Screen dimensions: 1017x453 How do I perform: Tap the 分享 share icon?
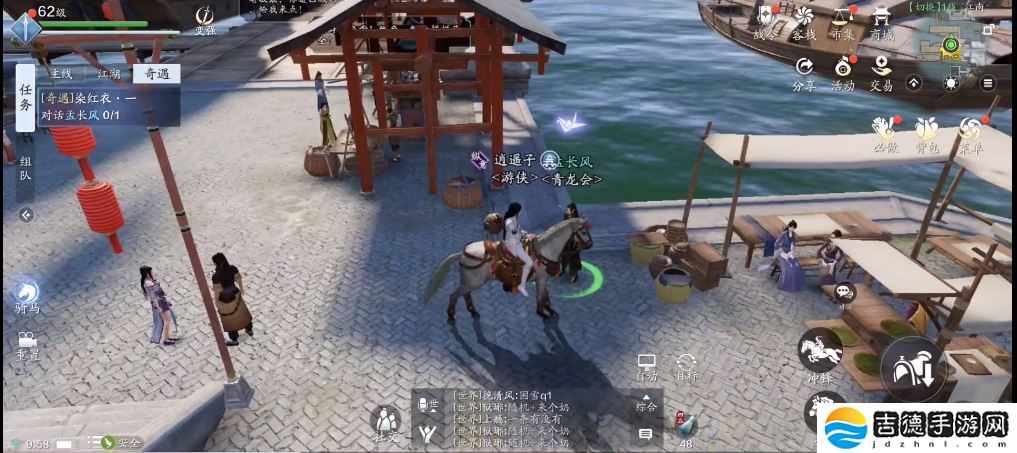pos(804,71)
